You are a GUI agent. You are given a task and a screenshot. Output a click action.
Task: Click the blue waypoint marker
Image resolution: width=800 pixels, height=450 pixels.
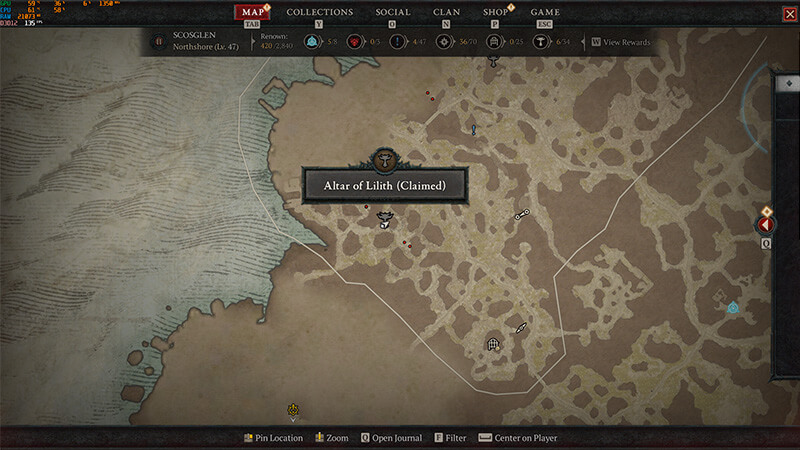[733, 308]
